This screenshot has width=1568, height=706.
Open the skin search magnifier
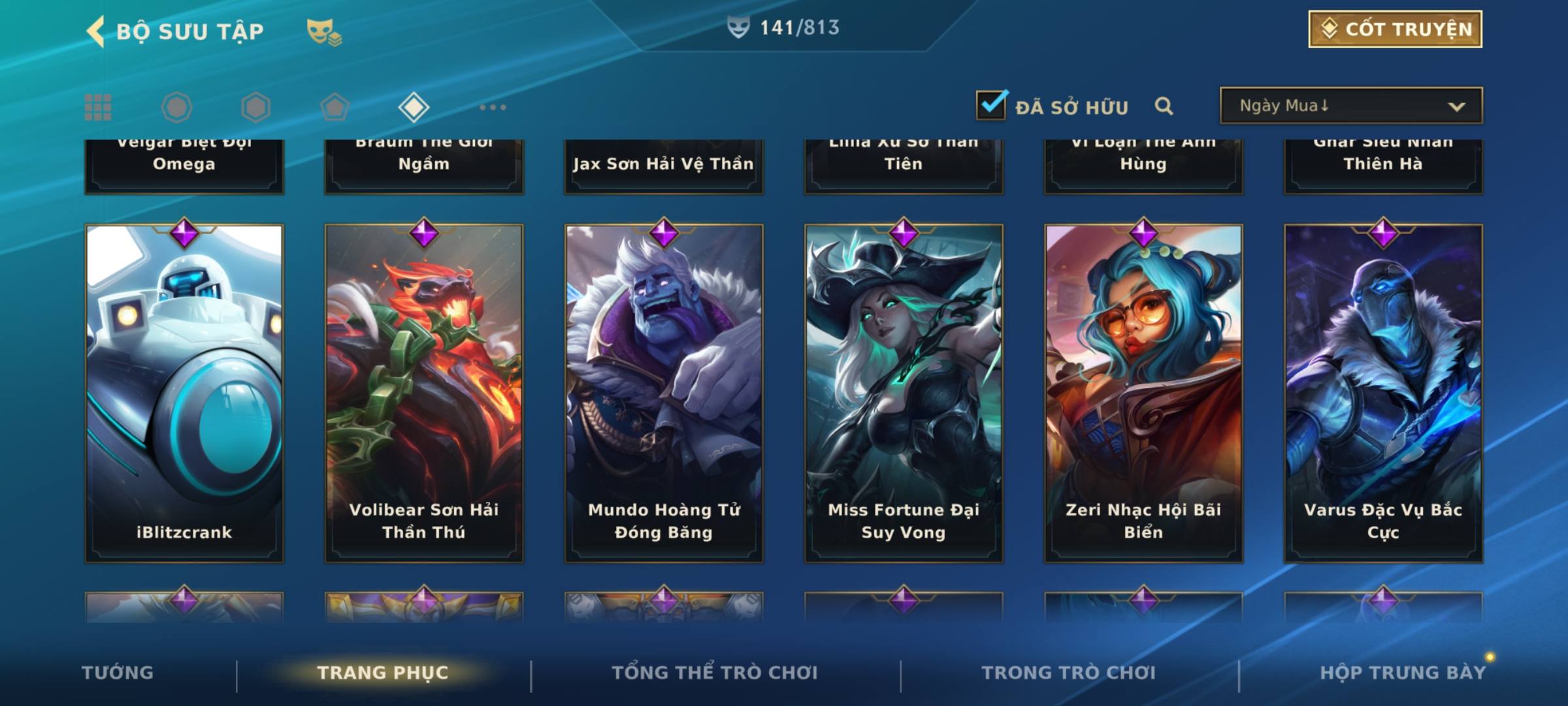(x=1164, y=106)
